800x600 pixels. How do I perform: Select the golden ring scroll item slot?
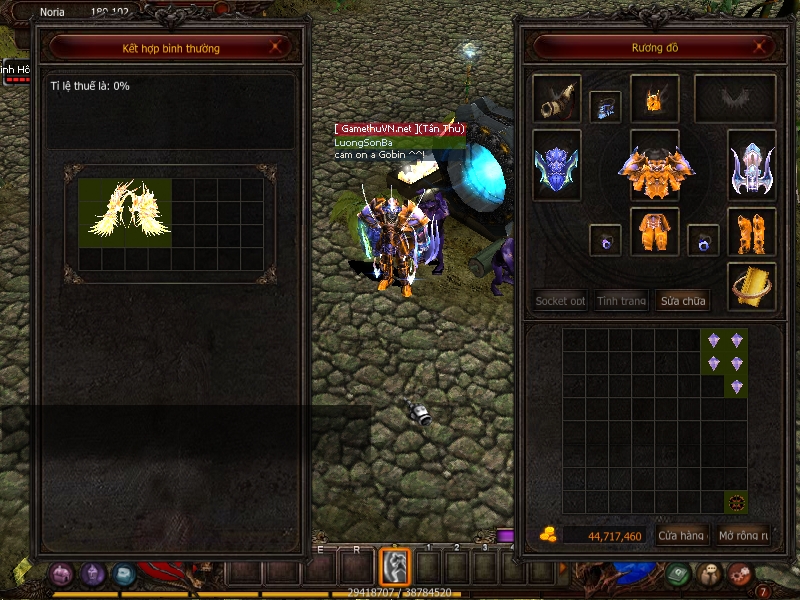(x=751, y=285)
